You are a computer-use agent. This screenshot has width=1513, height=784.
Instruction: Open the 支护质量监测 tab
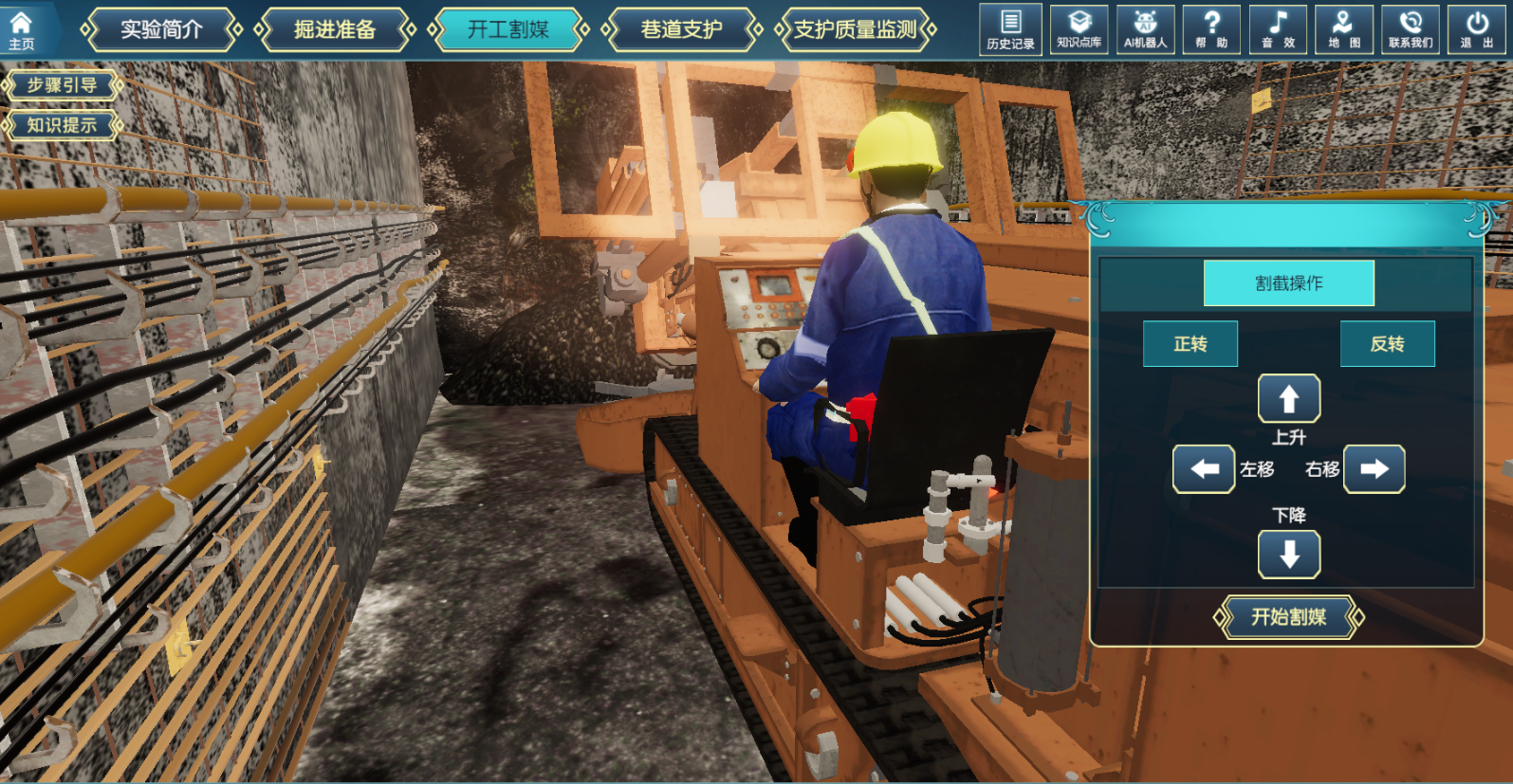(855, 30)
